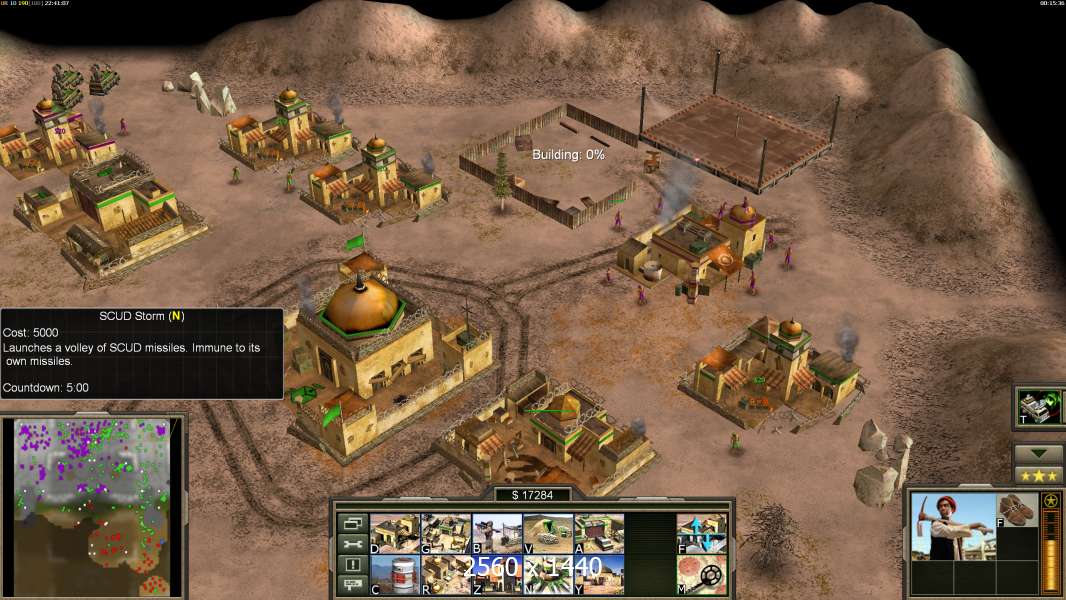Click the exclamation mark button
Screen dimensions: 1066x600
point(351,565)
